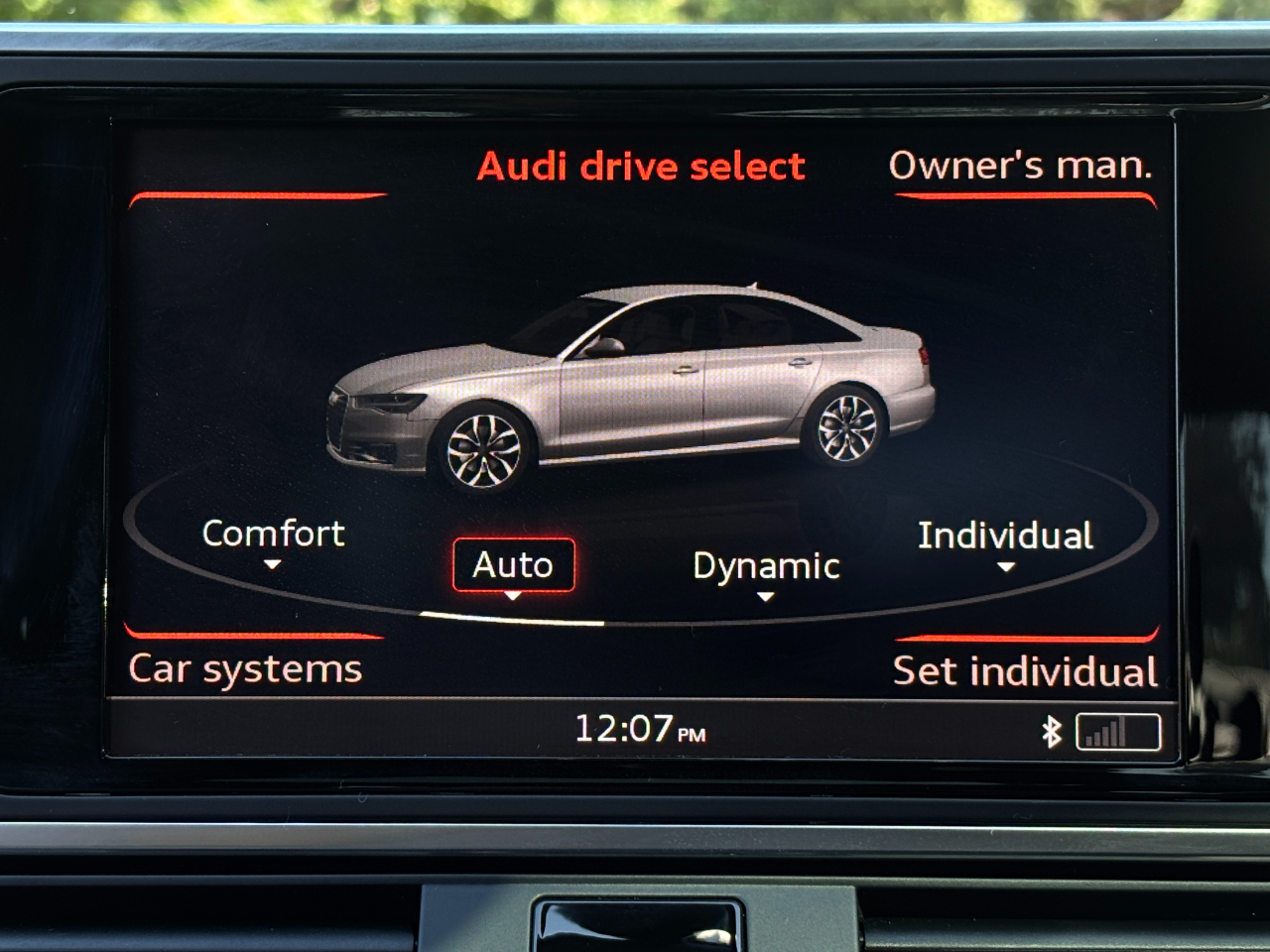Open the Car systems menu

pos(245,669)
